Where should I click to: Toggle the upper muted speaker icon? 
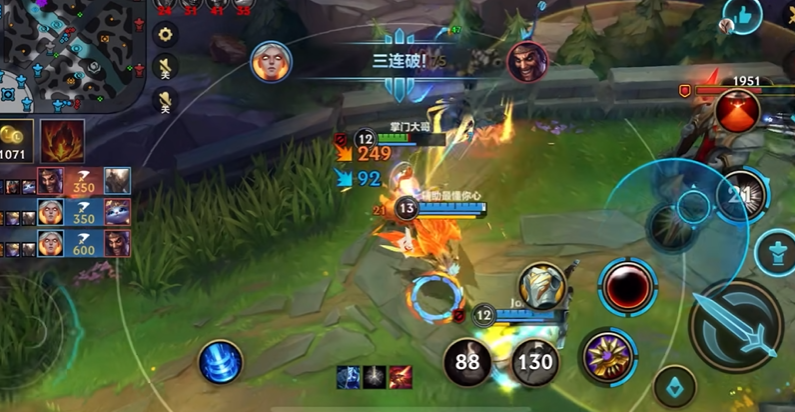click(x=166, y=67)
